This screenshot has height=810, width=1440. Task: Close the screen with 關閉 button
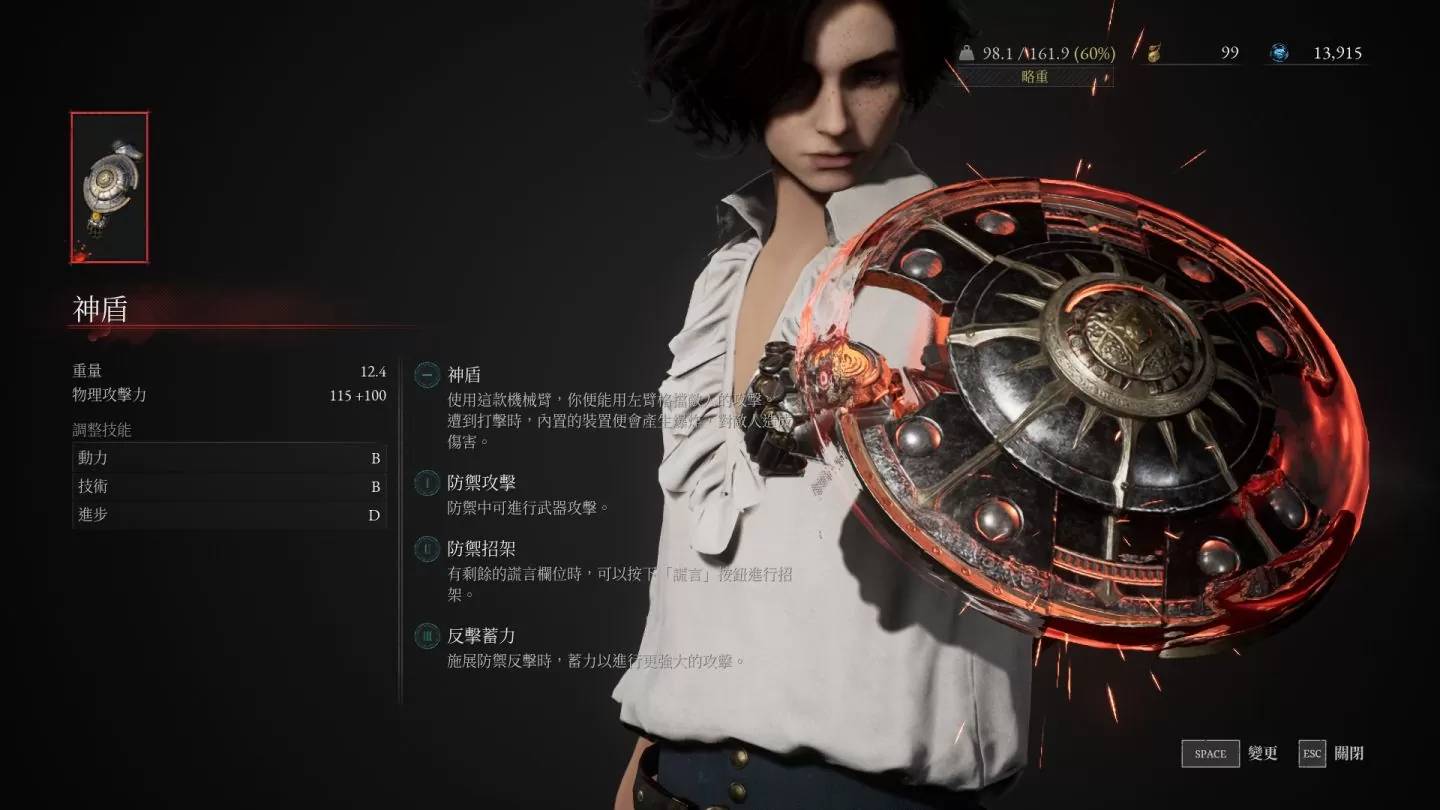click(1331, 754)
